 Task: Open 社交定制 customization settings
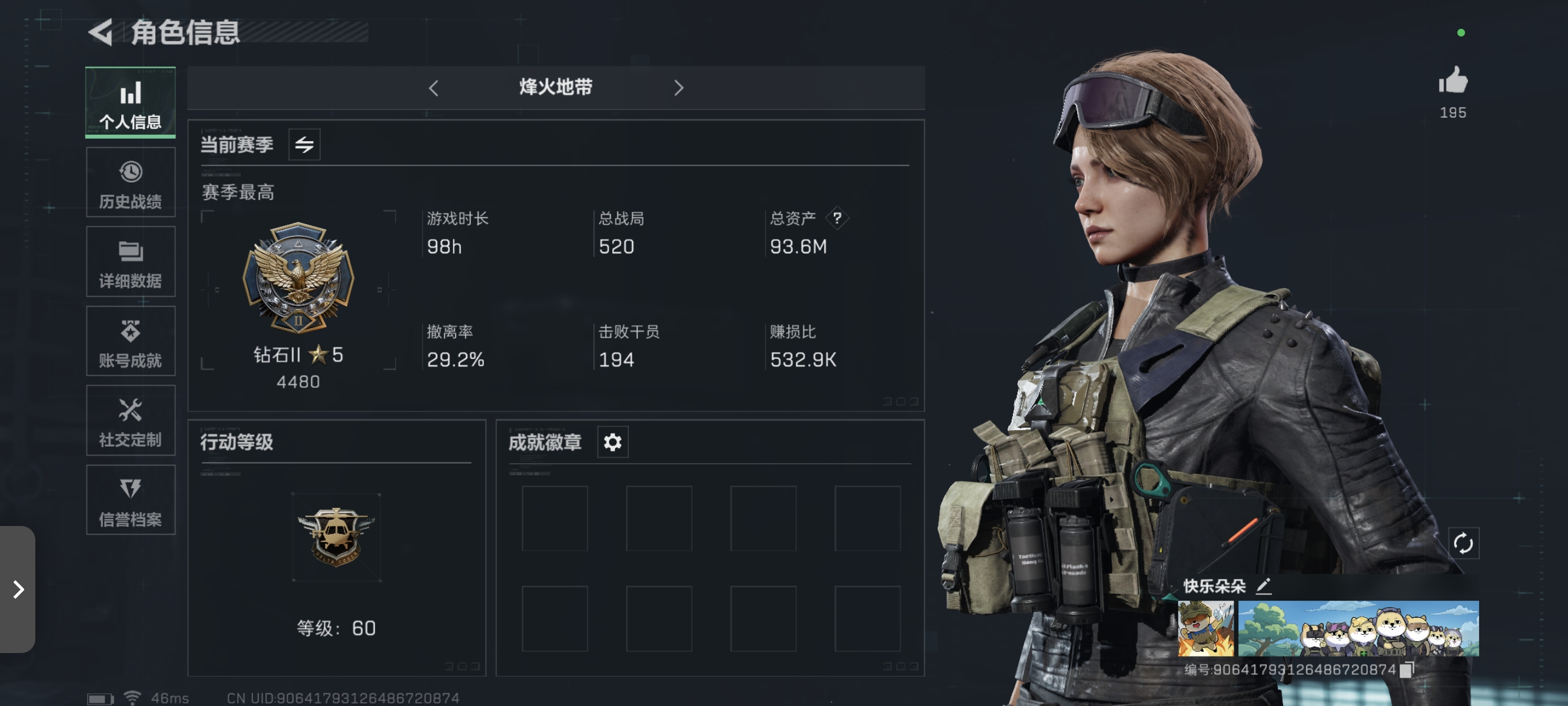coord(129,421)
